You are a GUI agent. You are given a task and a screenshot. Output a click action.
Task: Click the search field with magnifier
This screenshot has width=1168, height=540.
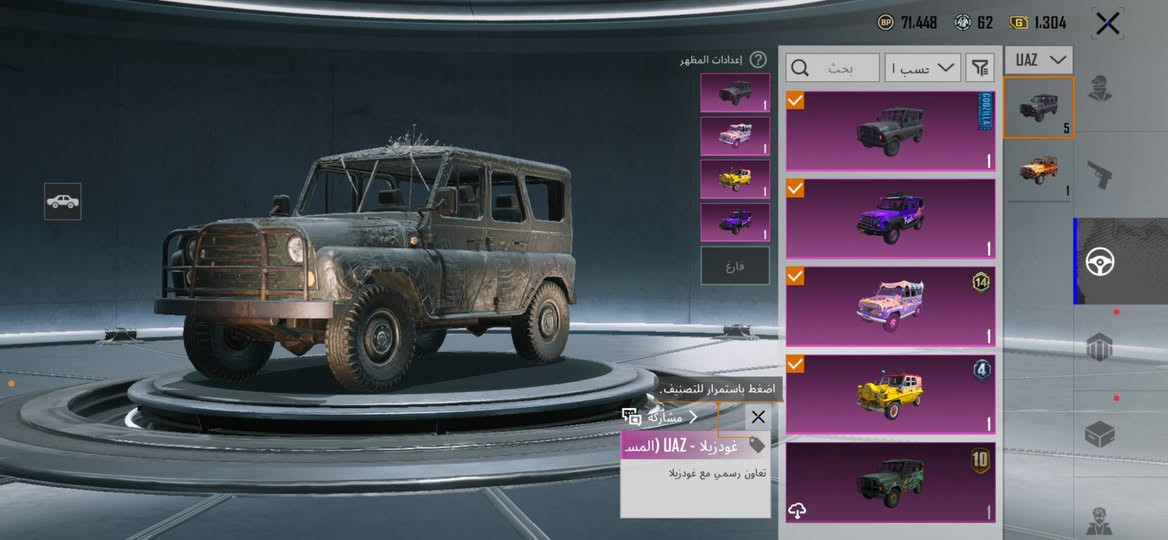833,68
